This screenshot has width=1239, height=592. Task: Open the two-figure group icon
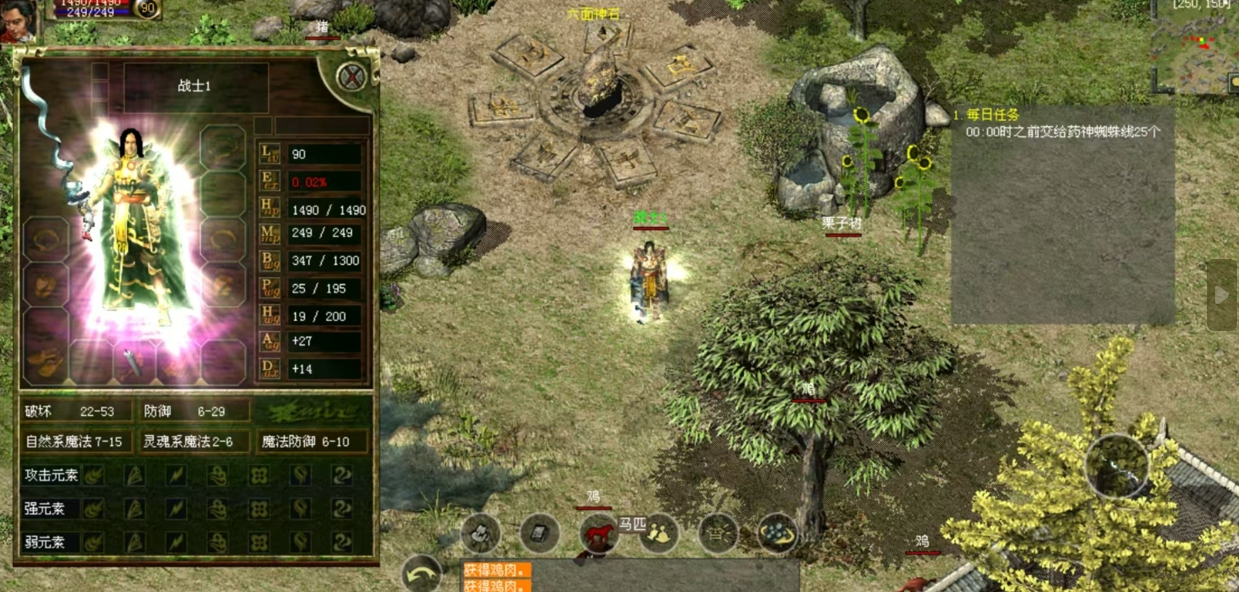coord(658,534)
